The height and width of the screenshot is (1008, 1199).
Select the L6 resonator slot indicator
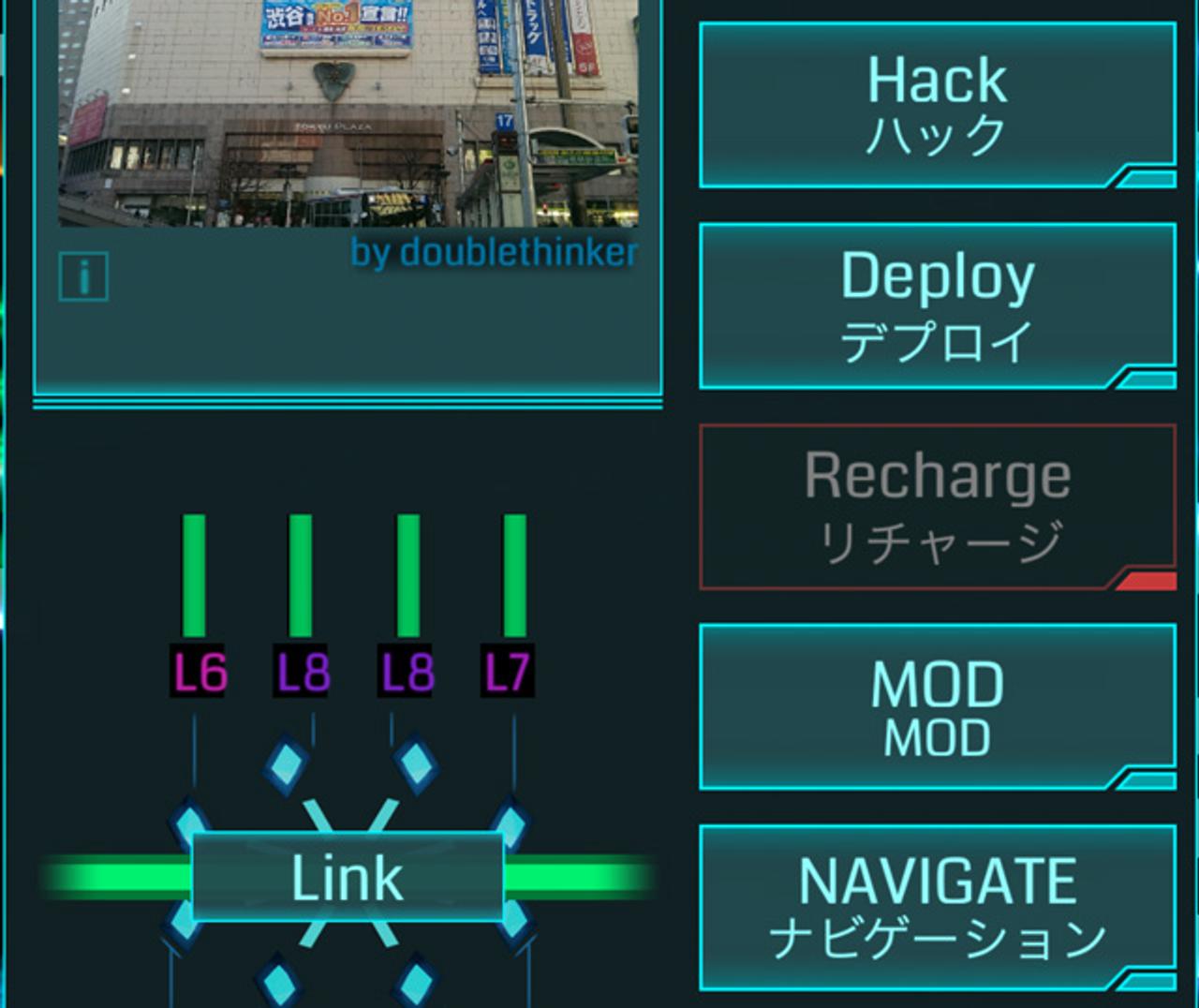(199, 670)
